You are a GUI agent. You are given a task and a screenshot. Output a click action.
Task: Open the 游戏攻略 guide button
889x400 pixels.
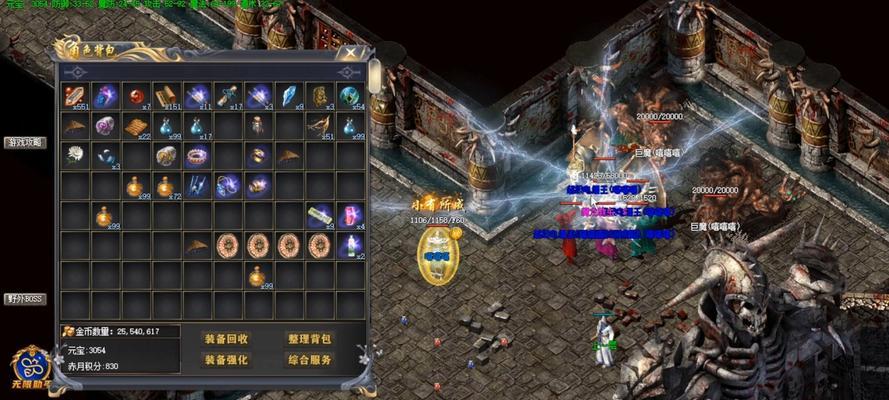(x=24, y=142)
